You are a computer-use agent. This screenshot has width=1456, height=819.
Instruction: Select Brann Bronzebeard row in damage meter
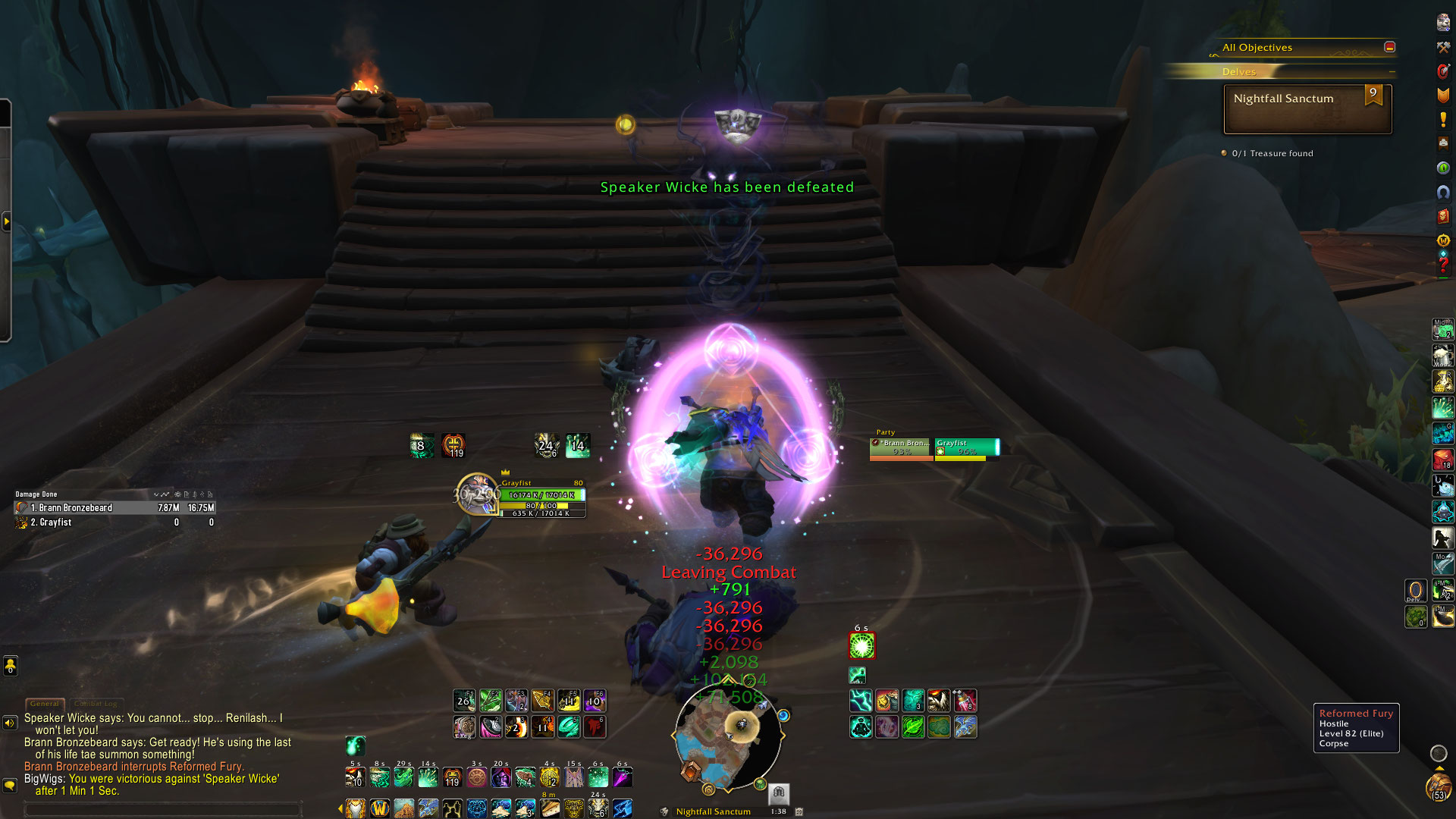(x=114, y=508)
